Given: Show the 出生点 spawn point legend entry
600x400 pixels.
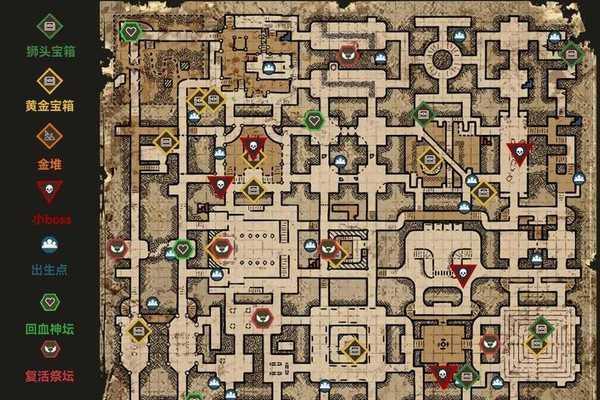Looking at the screenshot, I should (49, 244).
